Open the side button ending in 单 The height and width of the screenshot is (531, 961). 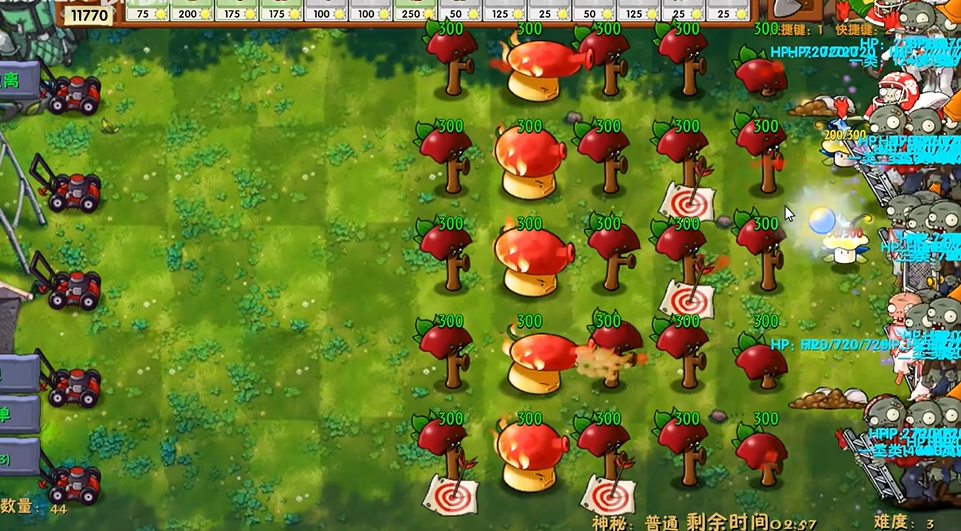click(x=17, y=414)
